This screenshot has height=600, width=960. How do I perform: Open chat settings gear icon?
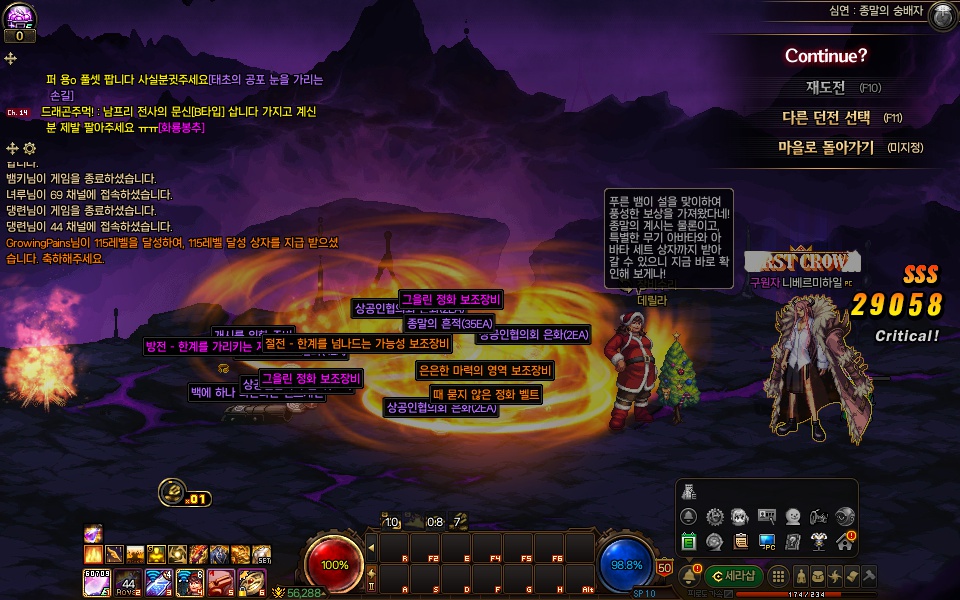pyautogui.click(x=29, y=148)
